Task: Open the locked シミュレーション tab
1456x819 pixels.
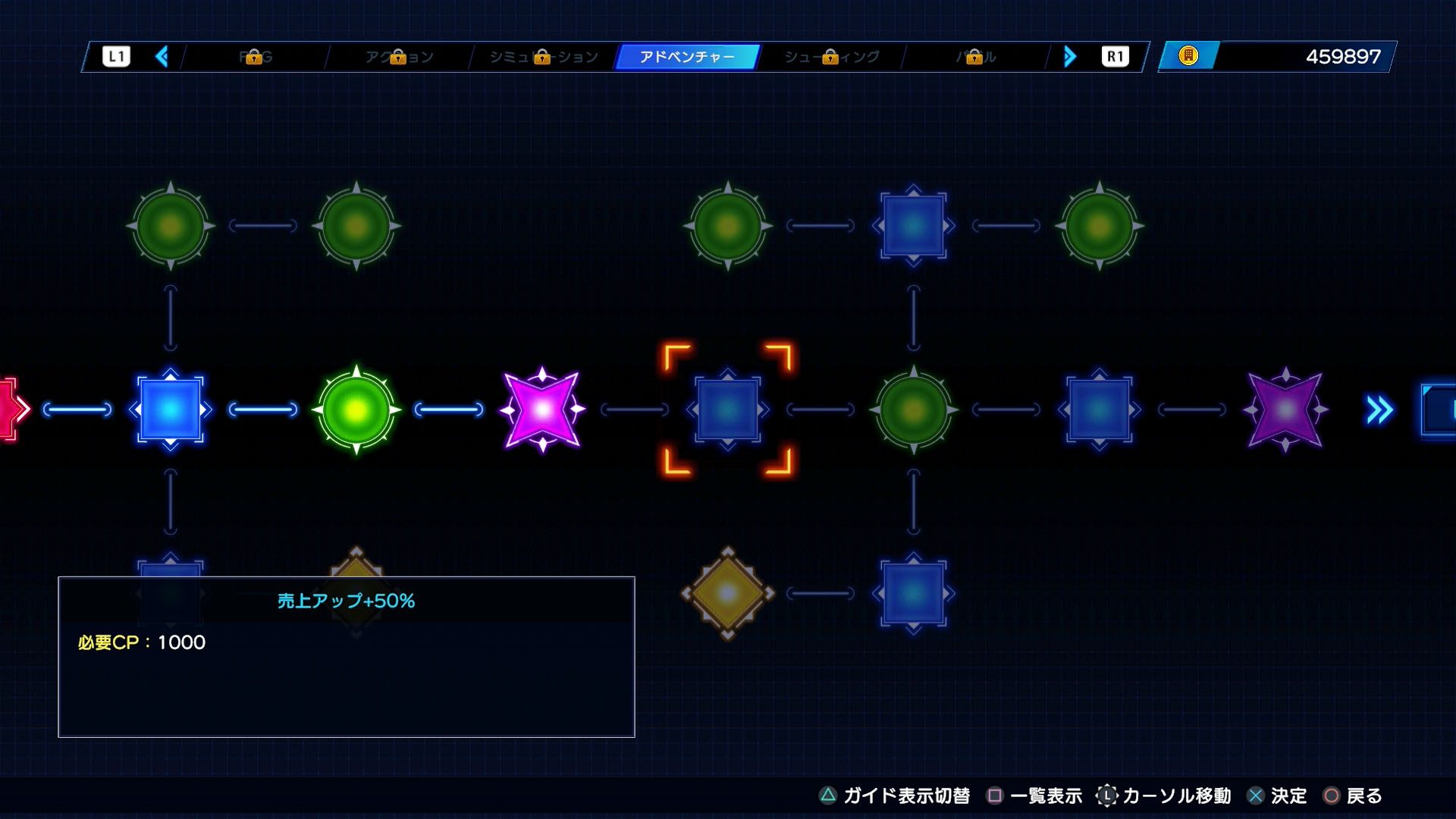Action: pyautogui.click(x=543, y=57)
